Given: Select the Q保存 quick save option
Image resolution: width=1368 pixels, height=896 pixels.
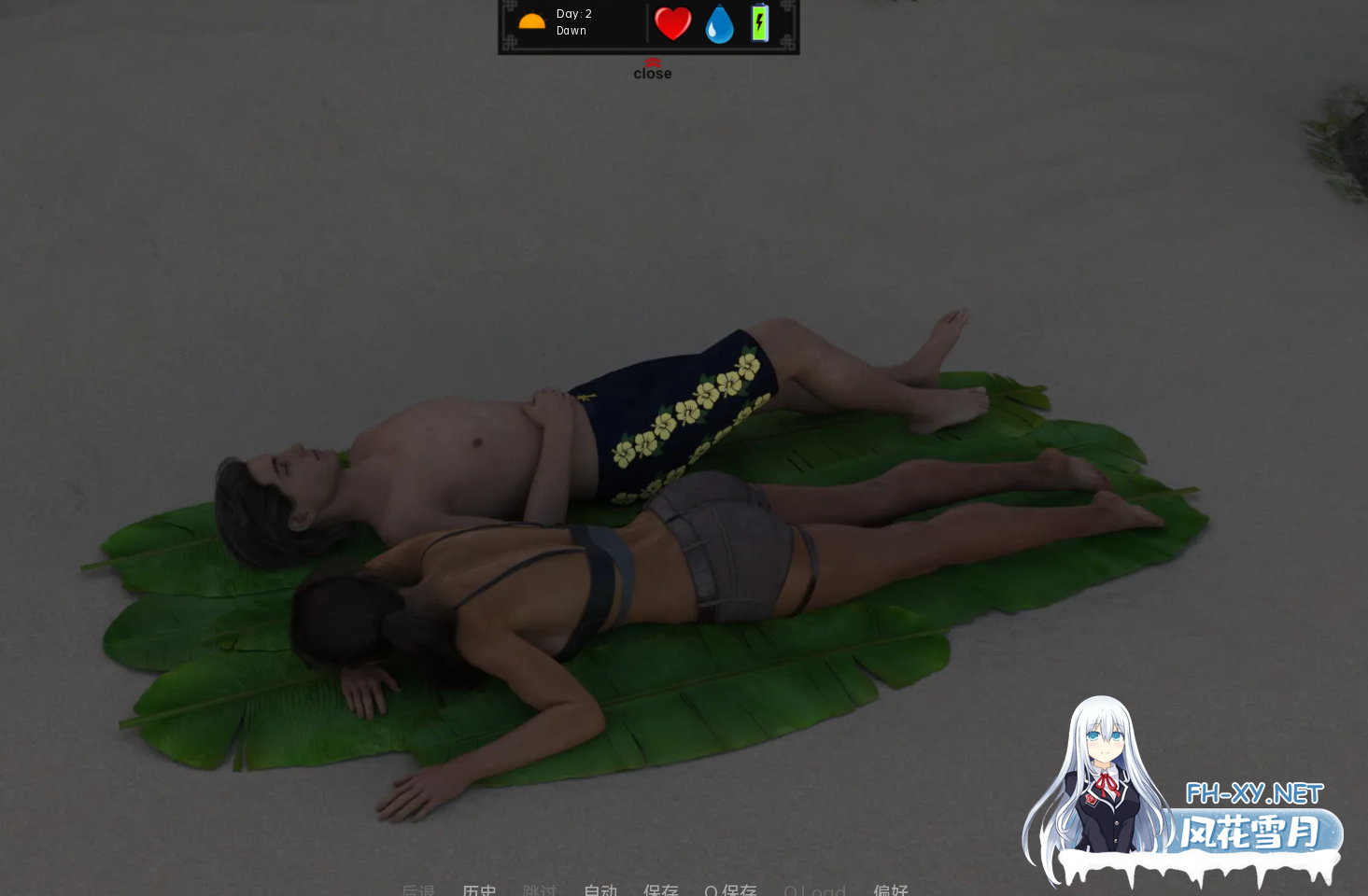Looking at the screenshot, I should tap(731, 891).
